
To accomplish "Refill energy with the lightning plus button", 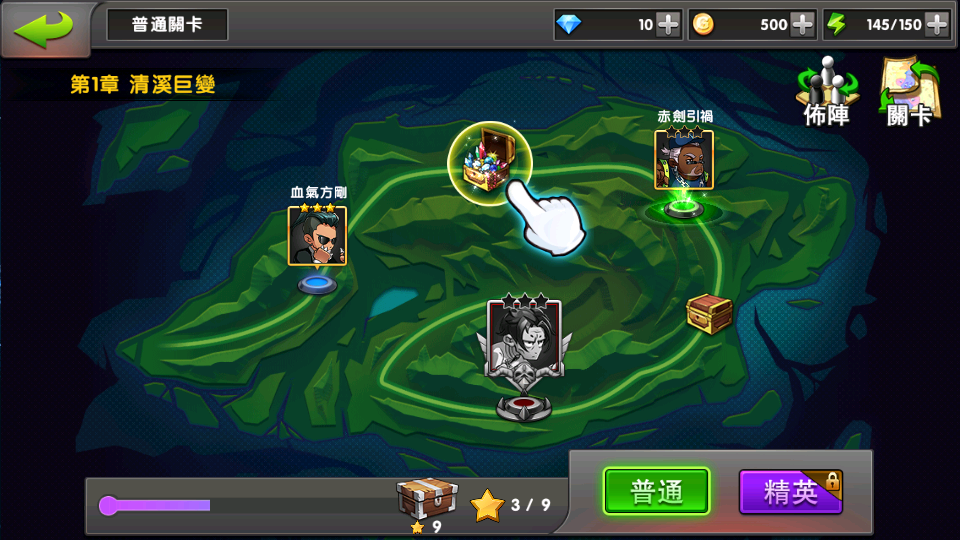I will click(937, 25).
